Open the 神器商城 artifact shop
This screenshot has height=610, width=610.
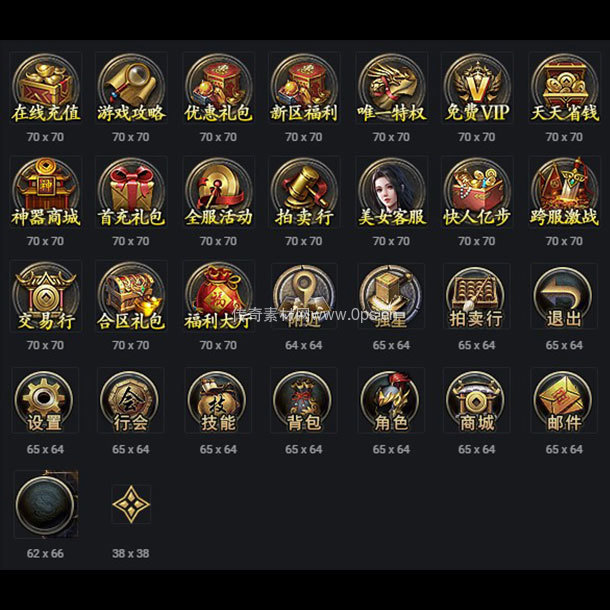point(44,192)
